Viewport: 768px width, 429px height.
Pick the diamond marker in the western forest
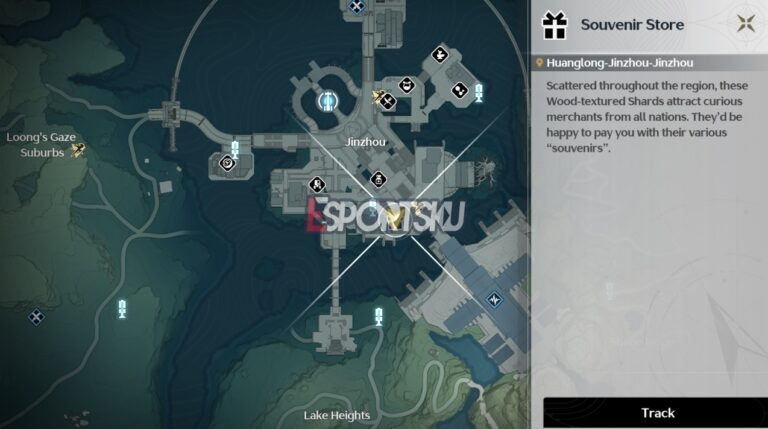(x=37, y=317)
